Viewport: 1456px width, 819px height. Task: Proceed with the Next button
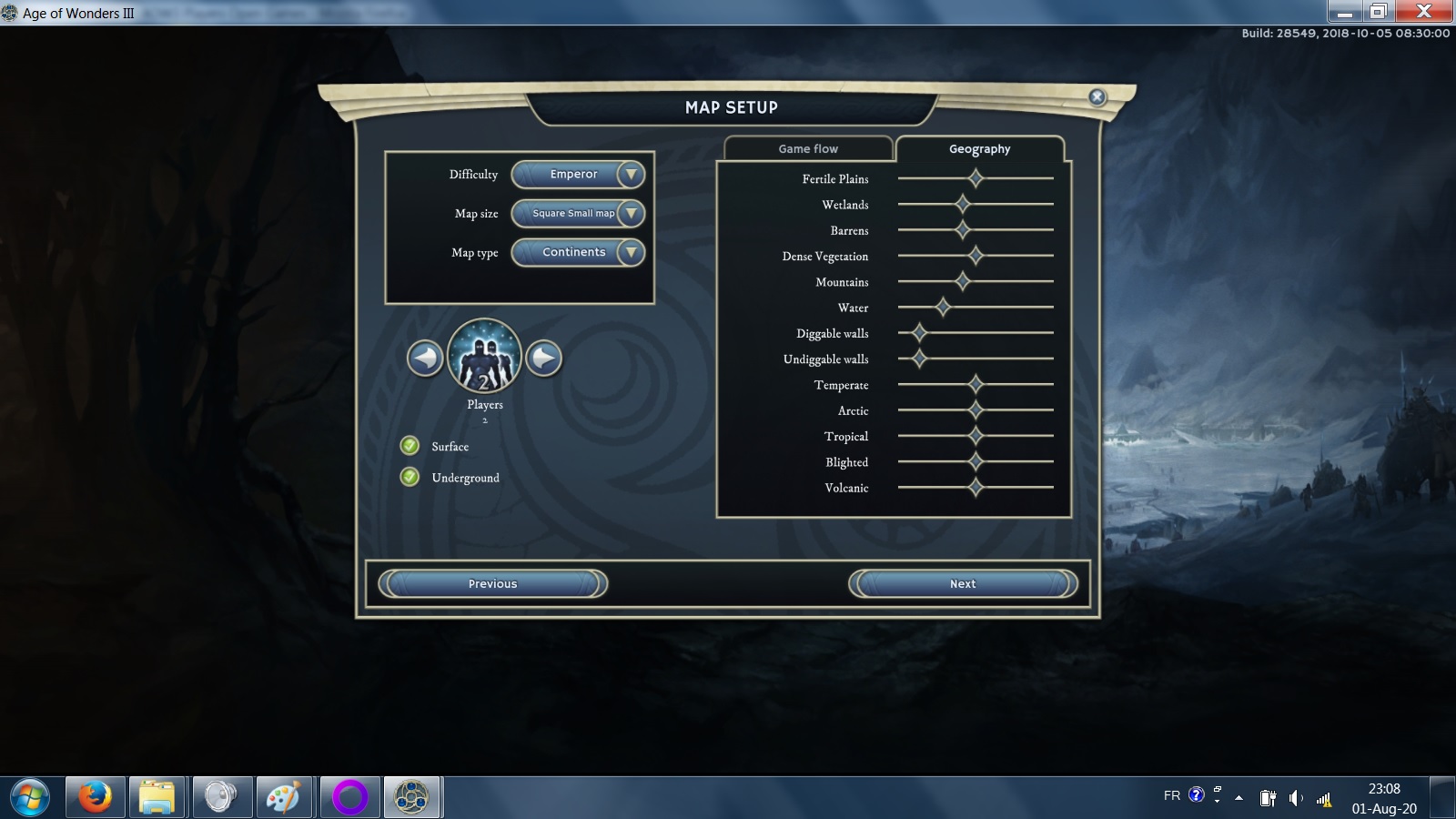coord(963,584)
